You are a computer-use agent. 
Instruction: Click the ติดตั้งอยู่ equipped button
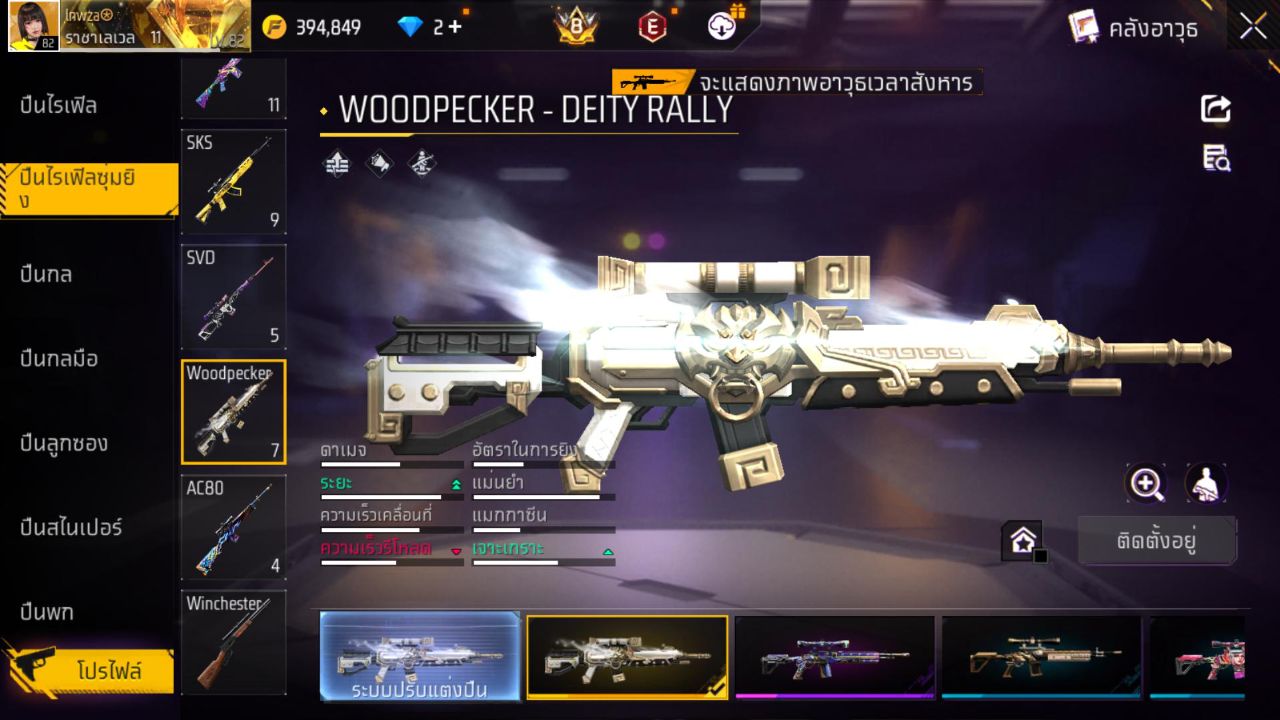[x=1158, y=540]
